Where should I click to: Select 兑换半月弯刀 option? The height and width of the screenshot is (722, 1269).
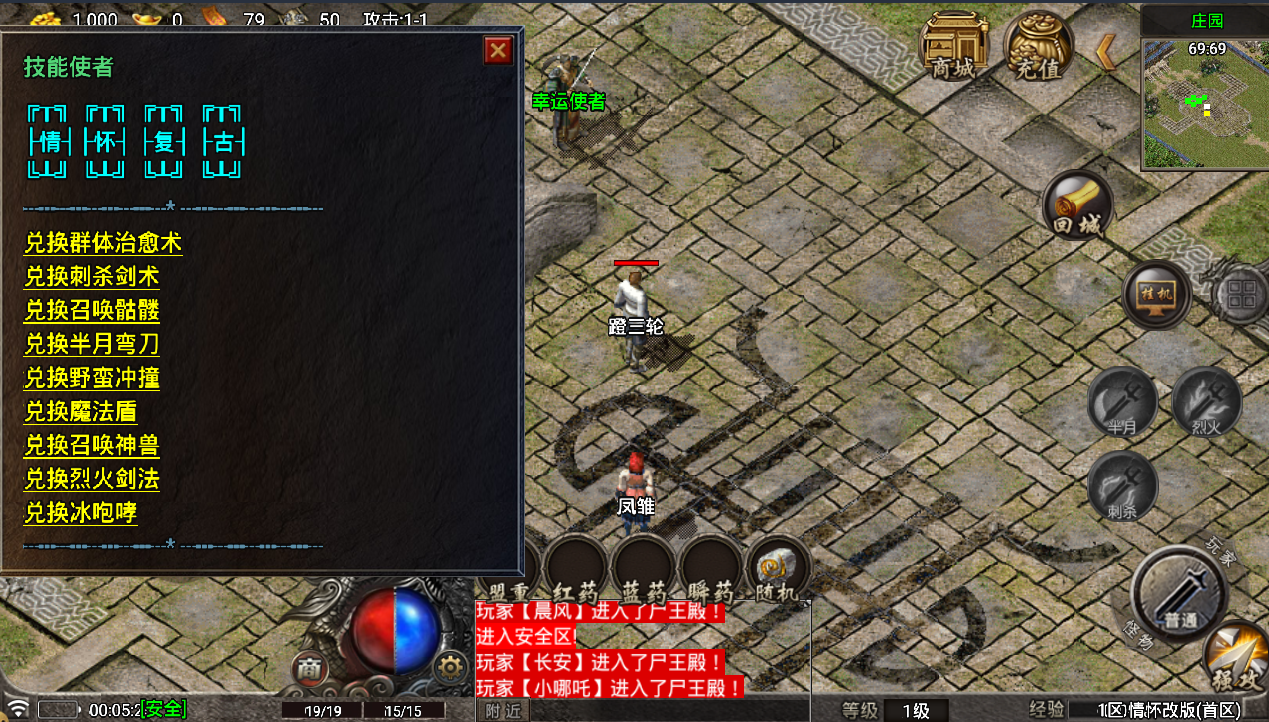[x=92, y=344]
